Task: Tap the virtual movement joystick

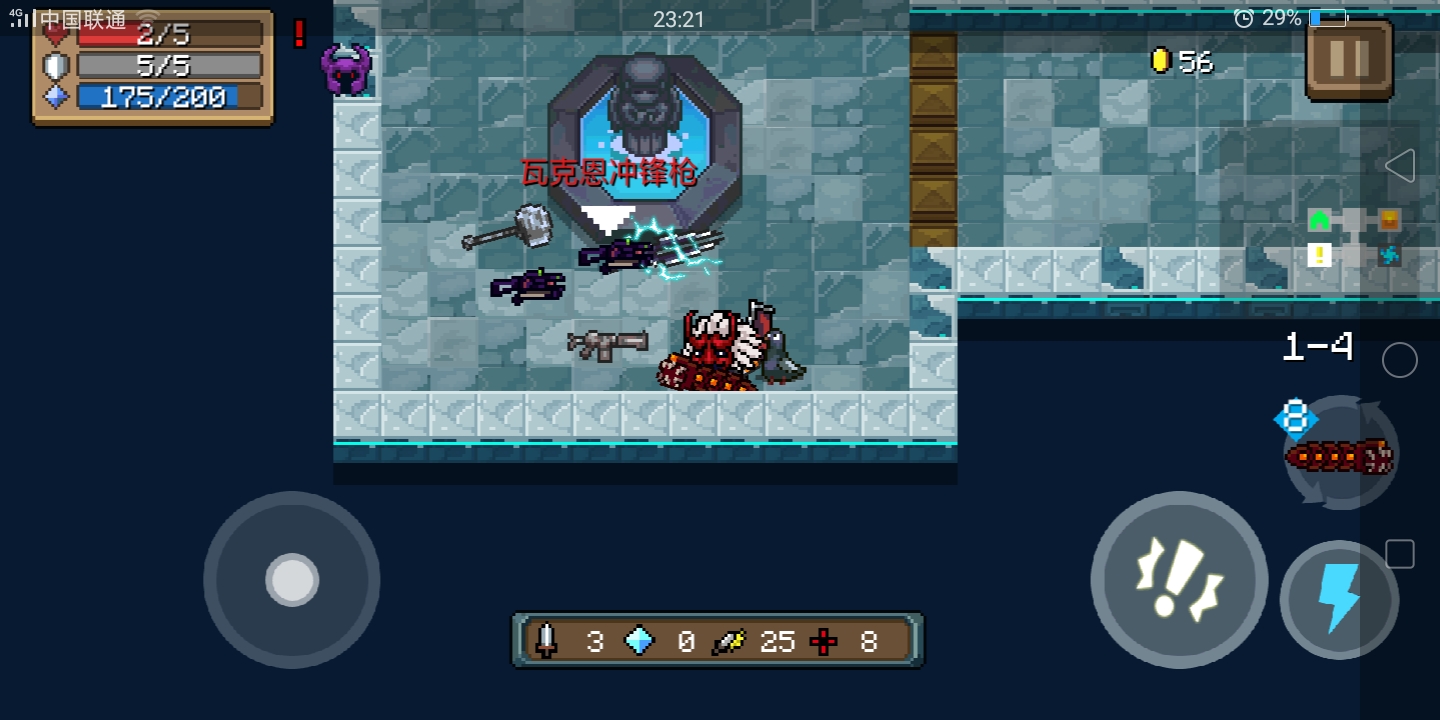Action: click(292, 579)
